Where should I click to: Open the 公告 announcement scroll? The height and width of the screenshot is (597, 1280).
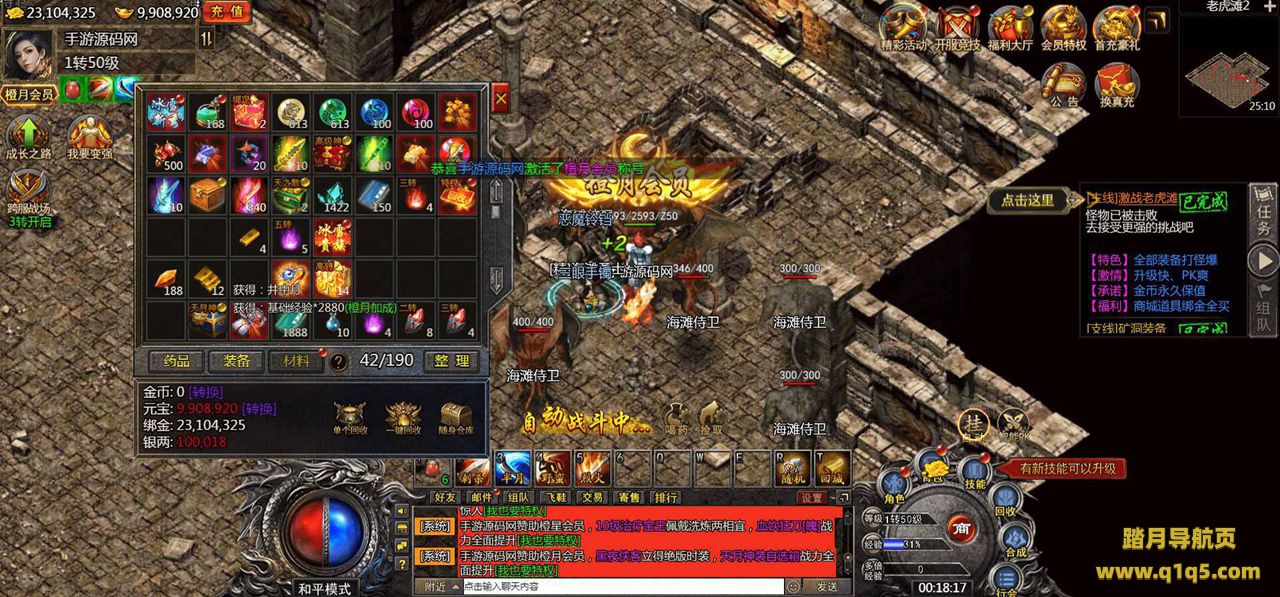pos(1064,85)
